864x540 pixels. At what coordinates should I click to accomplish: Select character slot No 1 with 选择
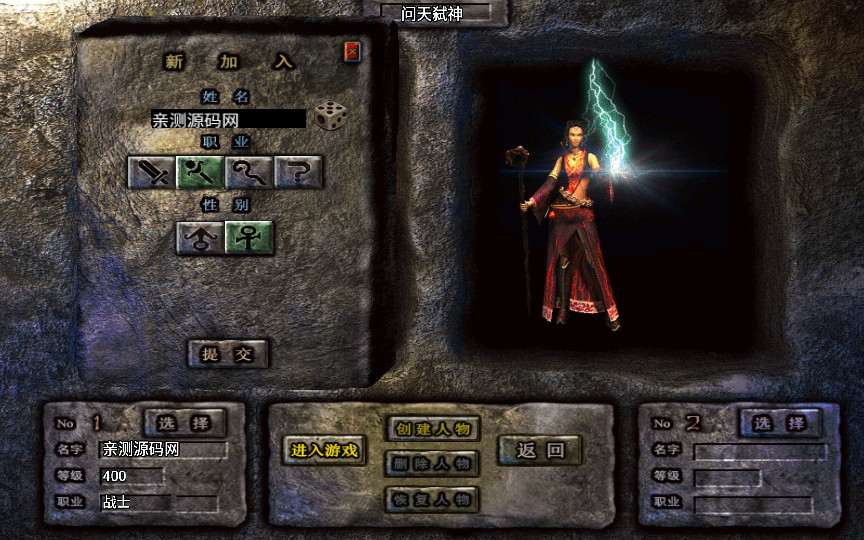(x=186, y=422)
